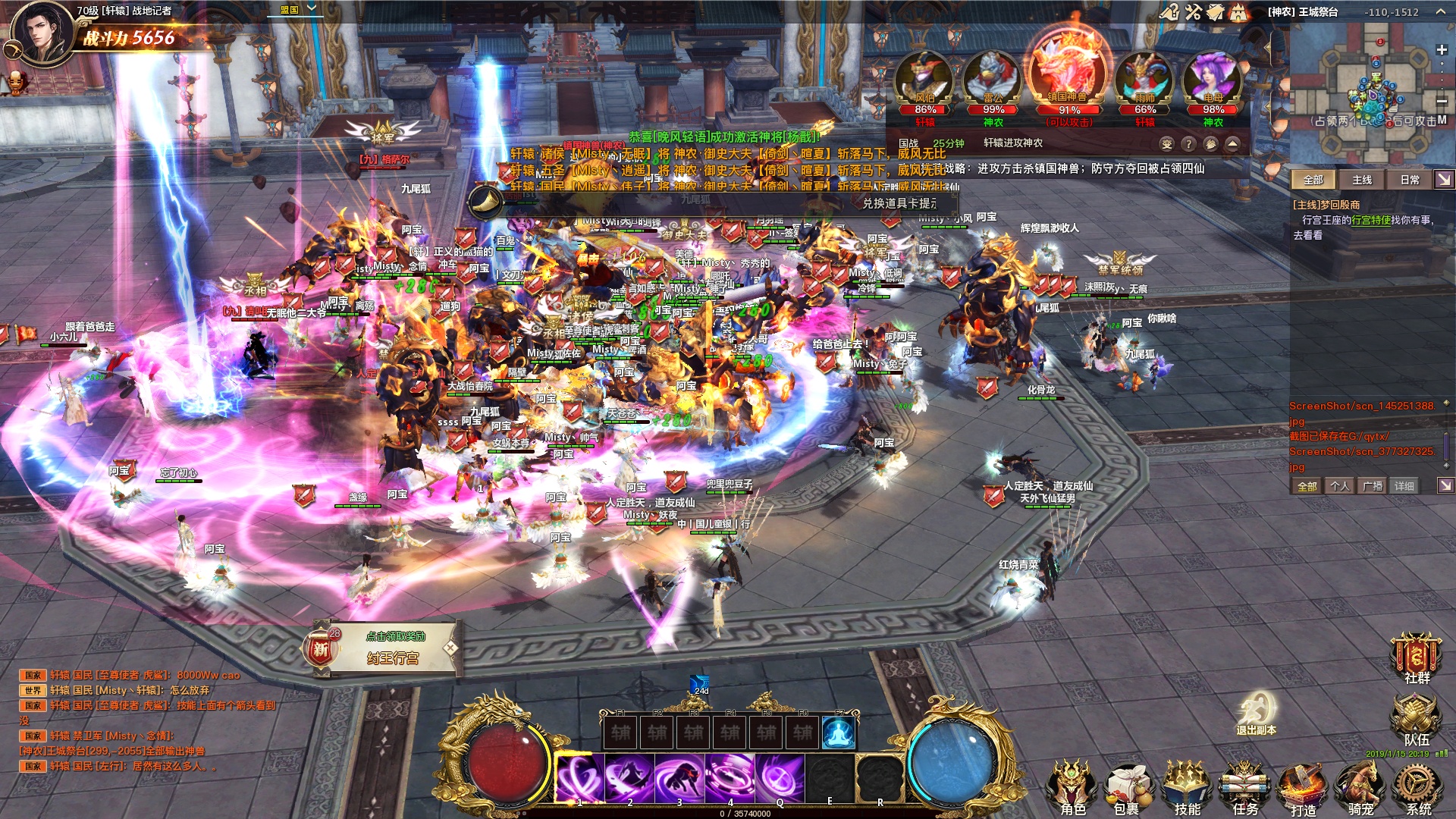This screenshot has height=819, width=1456.
Task: Open the question mark help for 国战
Action: coord(1188,144)
